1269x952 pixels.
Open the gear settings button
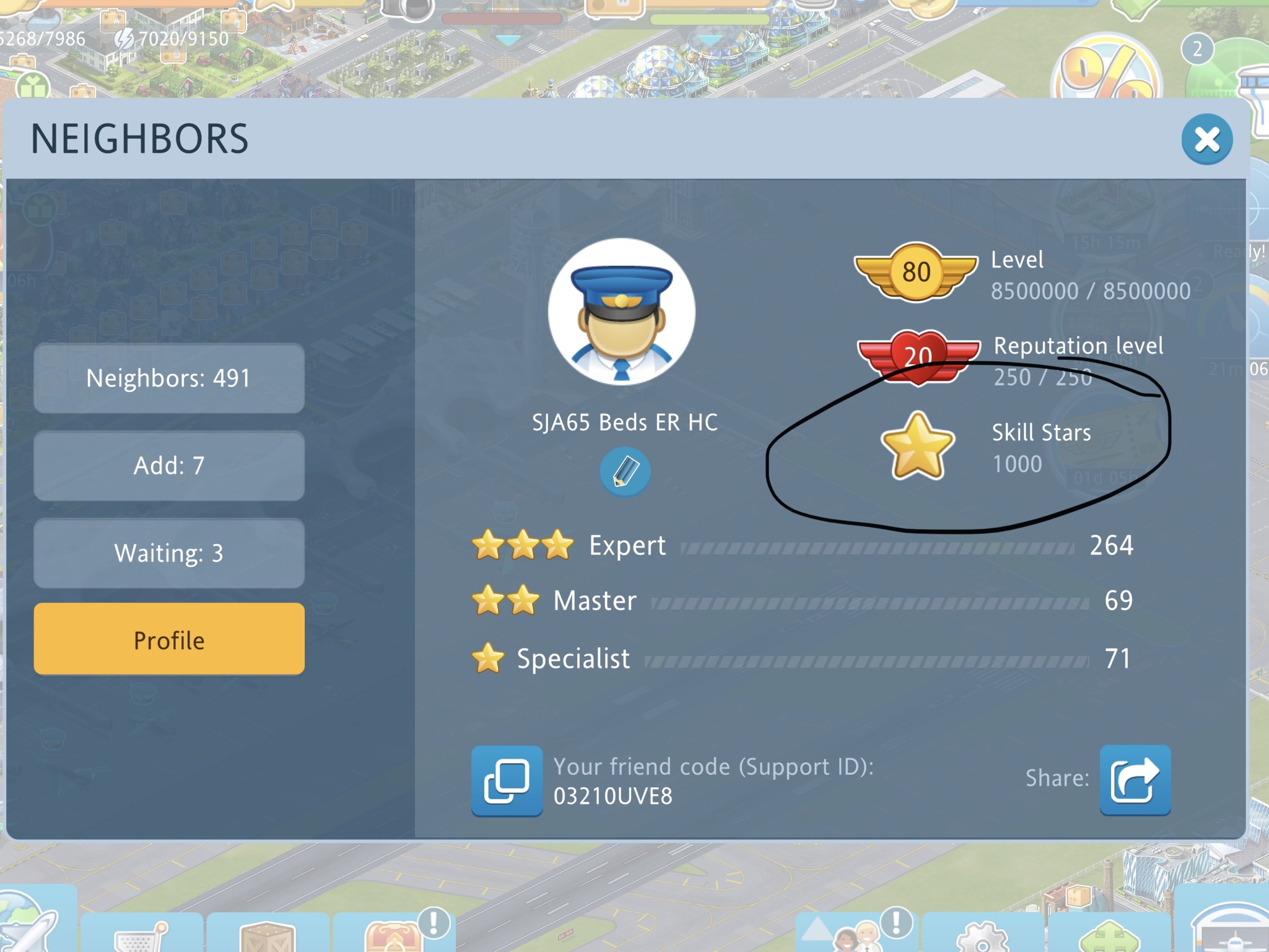[x=983, y=937]
